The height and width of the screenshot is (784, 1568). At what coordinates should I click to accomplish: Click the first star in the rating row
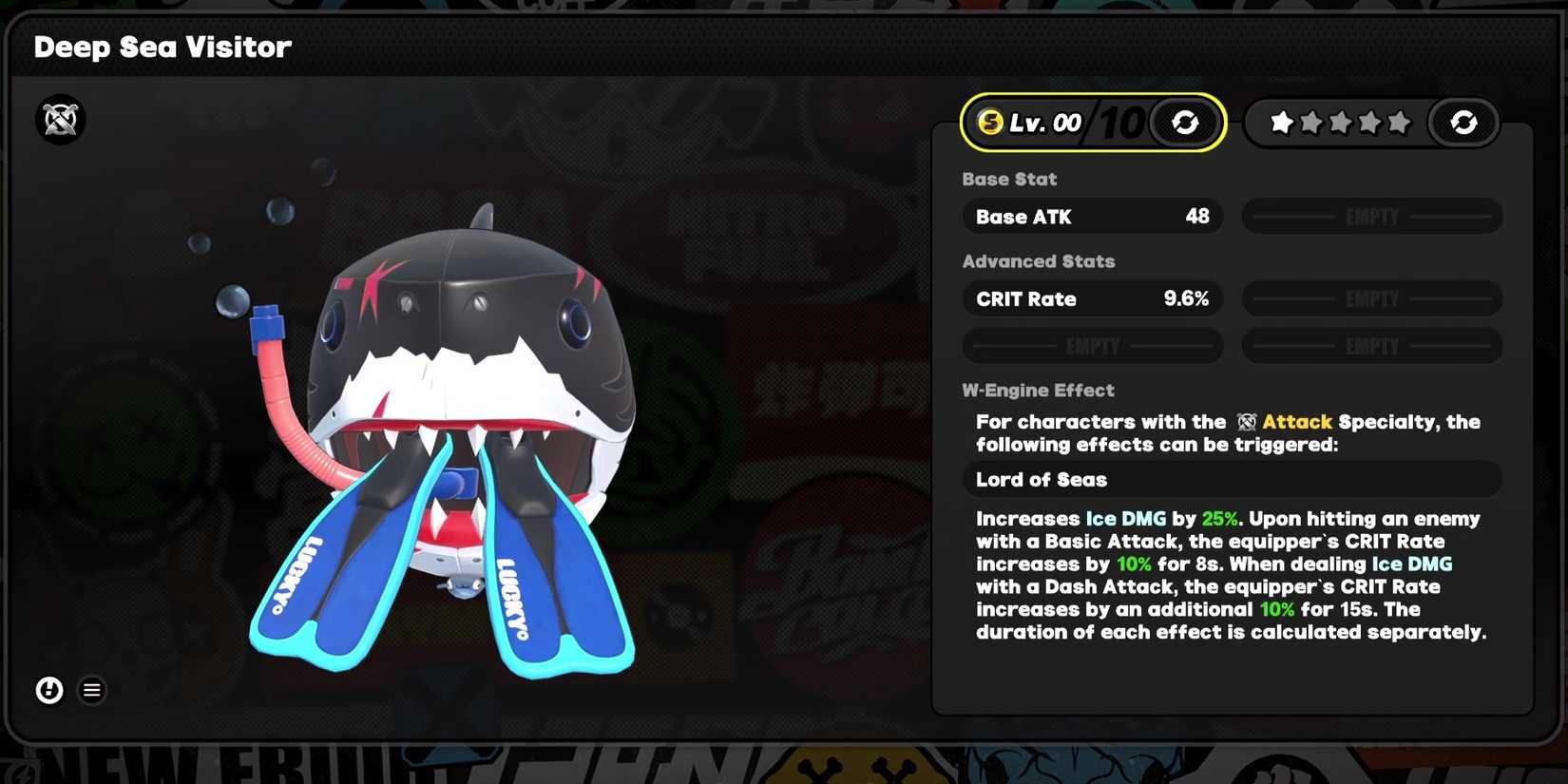tap(1281, 122)
